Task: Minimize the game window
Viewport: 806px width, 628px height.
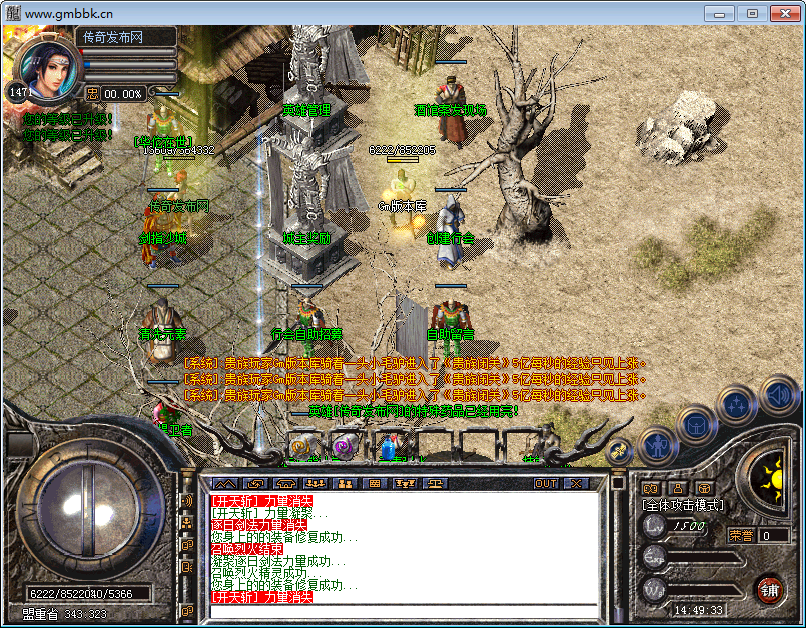Action: point(719,13)
